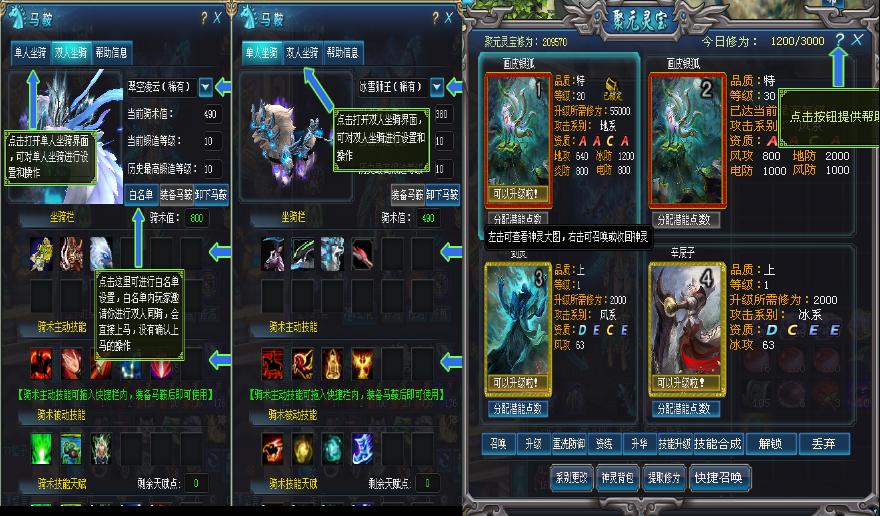
Task: Select the 升华 sublimate button
Action: 636,443
